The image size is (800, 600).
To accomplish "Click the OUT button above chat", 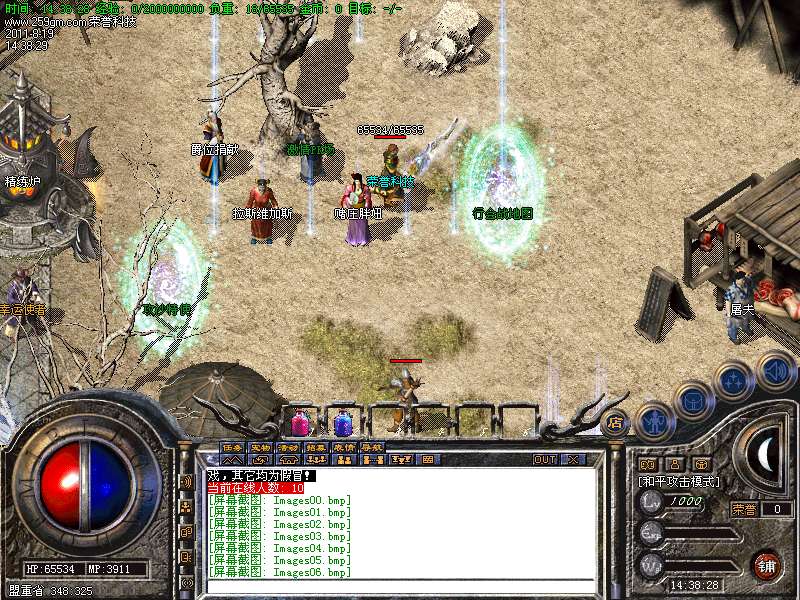I will point(545,460).
